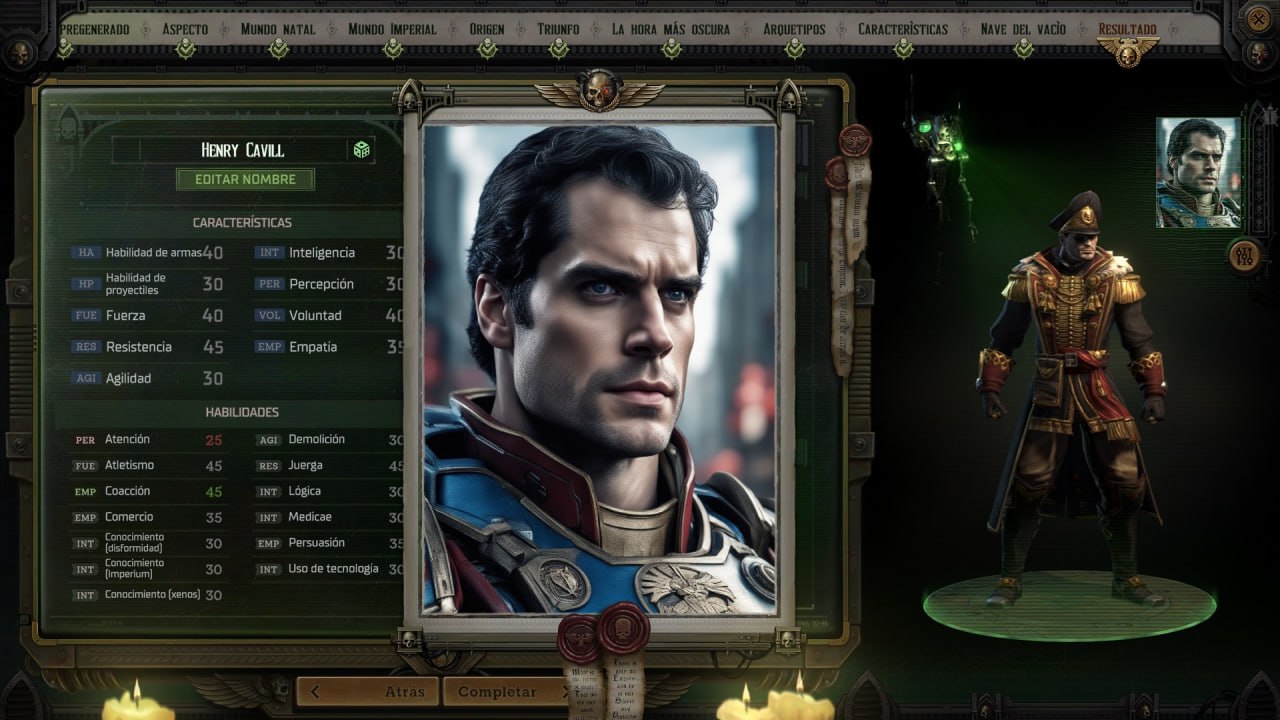The height and width of the screenshot is (720, 1280).
Task: Select the Resultado tab
Action: [x=1127, y=30]
